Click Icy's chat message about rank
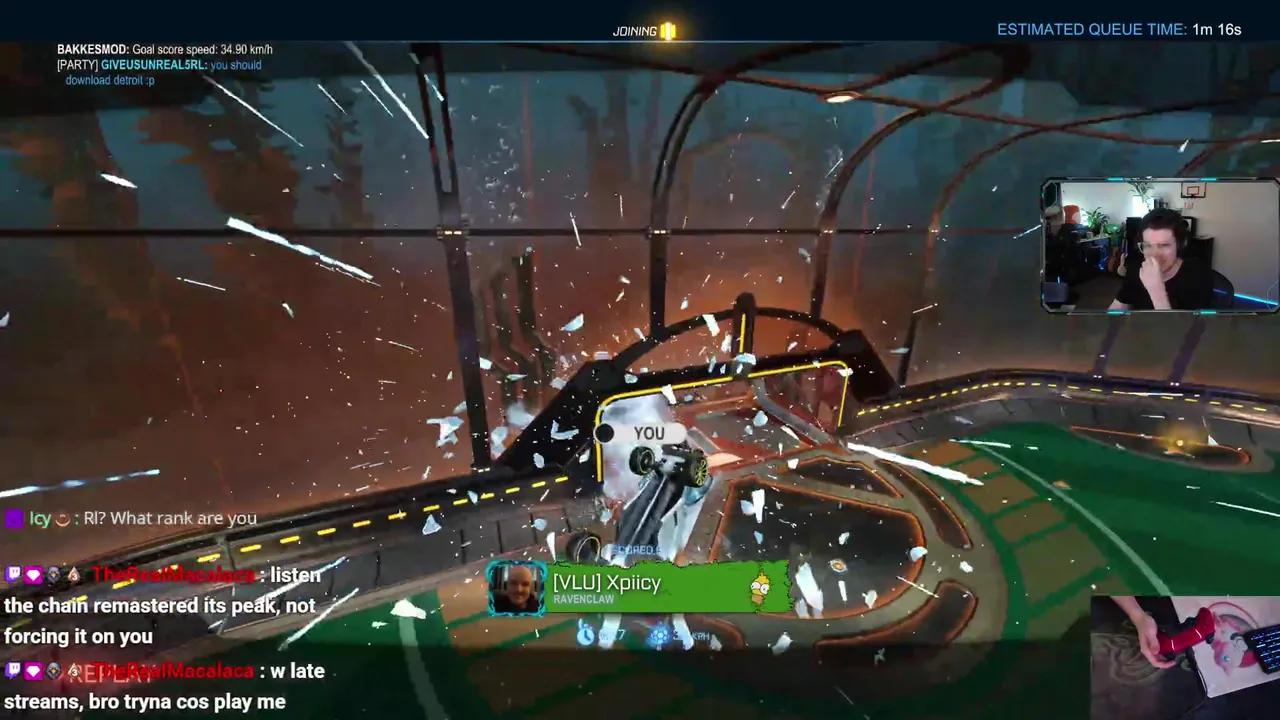 point(131,518)
